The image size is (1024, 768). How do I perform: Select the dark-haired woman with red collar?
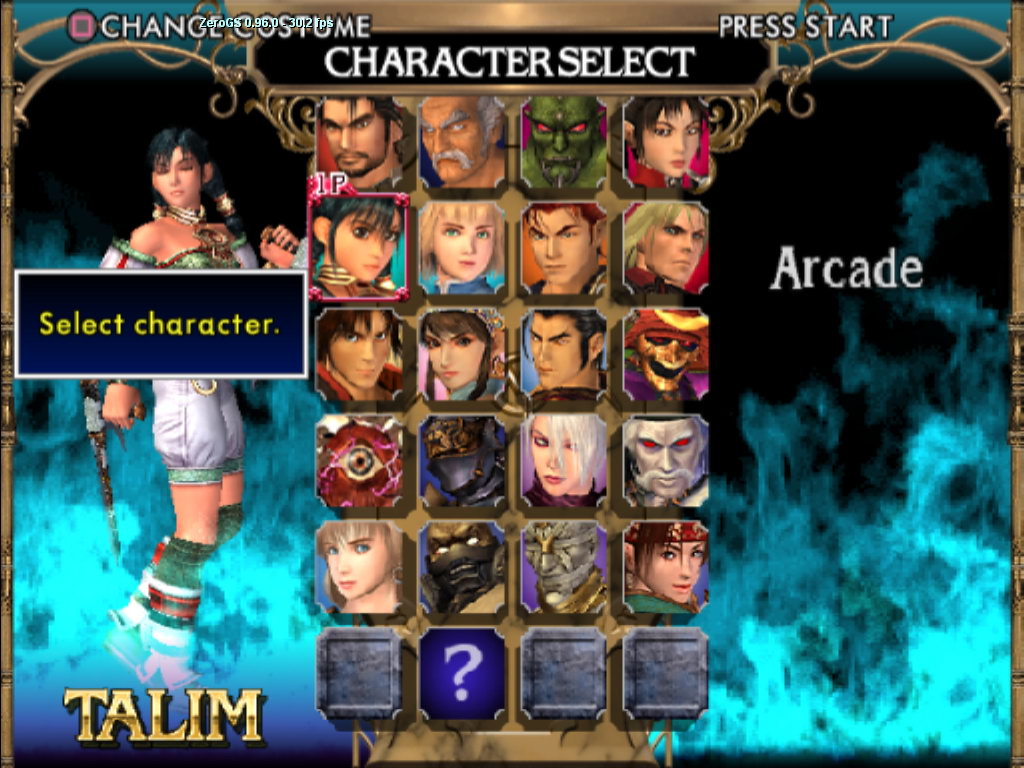666,142
